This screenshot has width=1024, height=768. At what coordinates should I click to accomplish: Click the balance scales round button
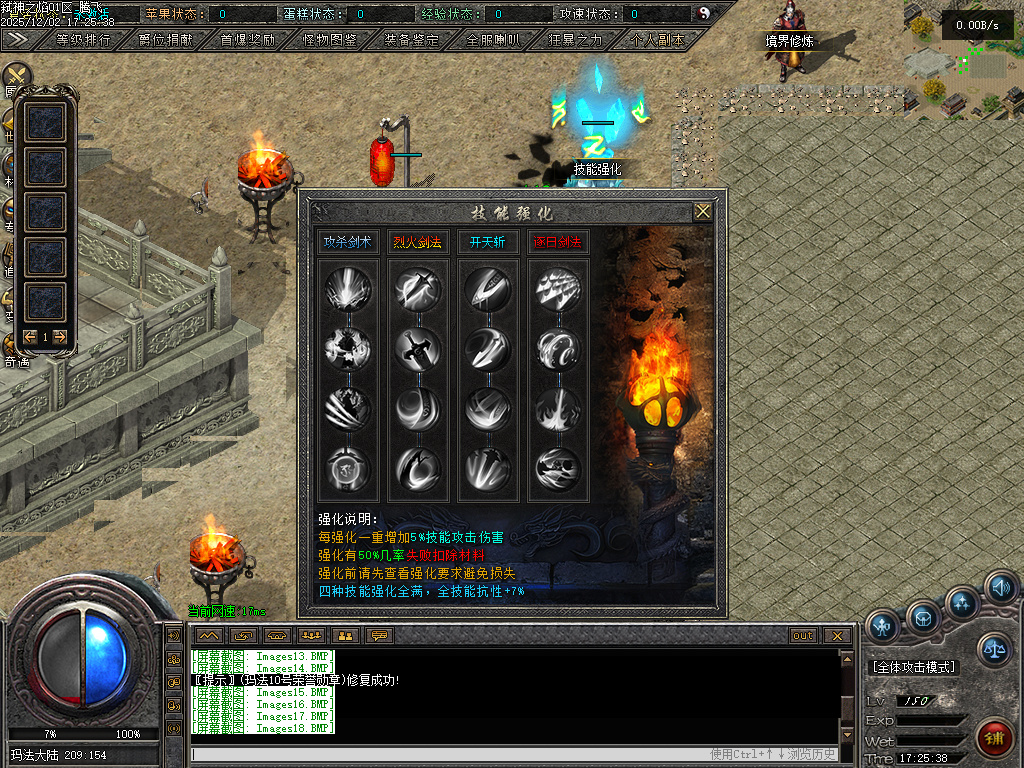[994, 649]
